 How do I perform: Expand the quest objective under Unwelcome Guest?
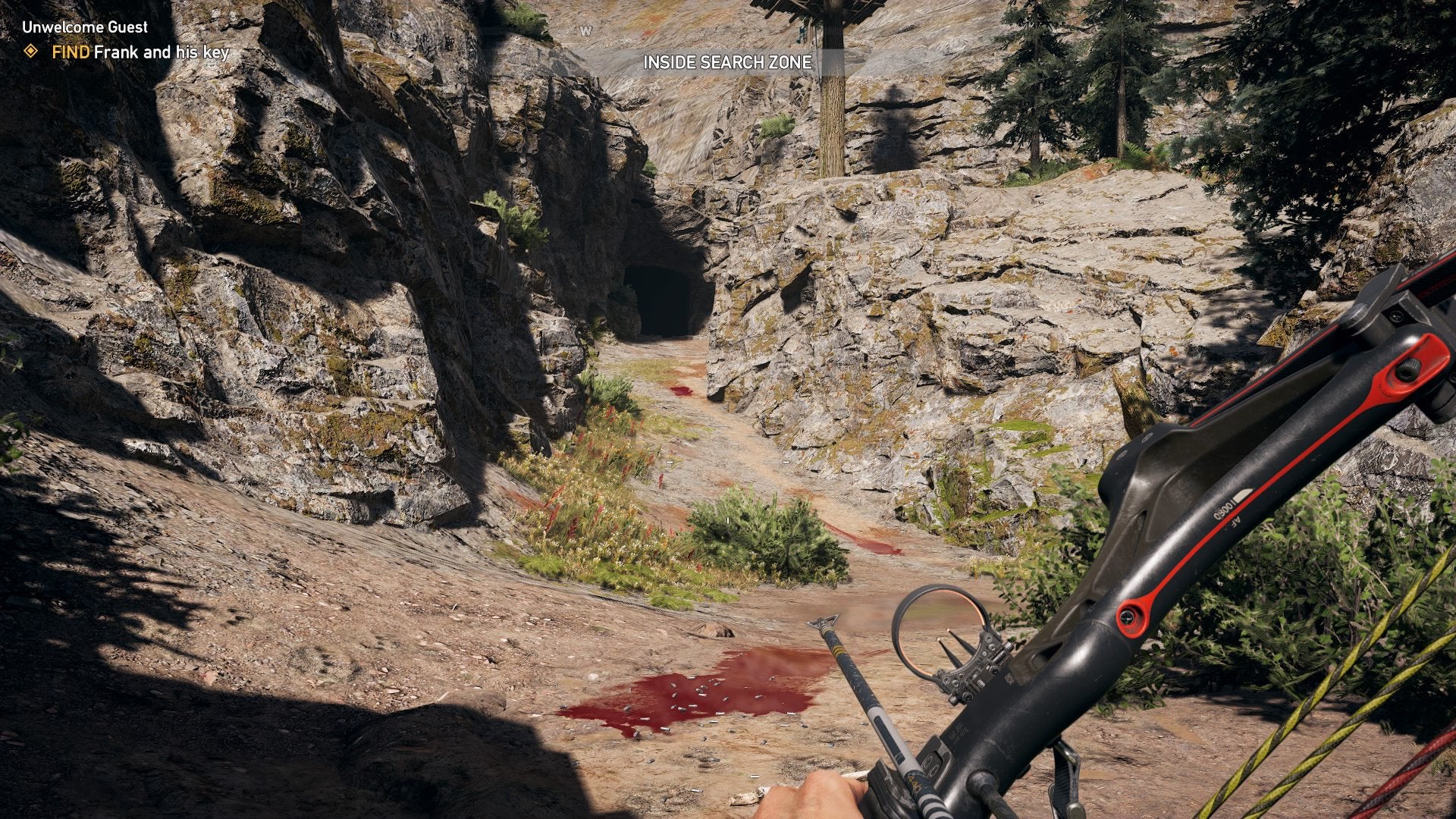[140, 53]
